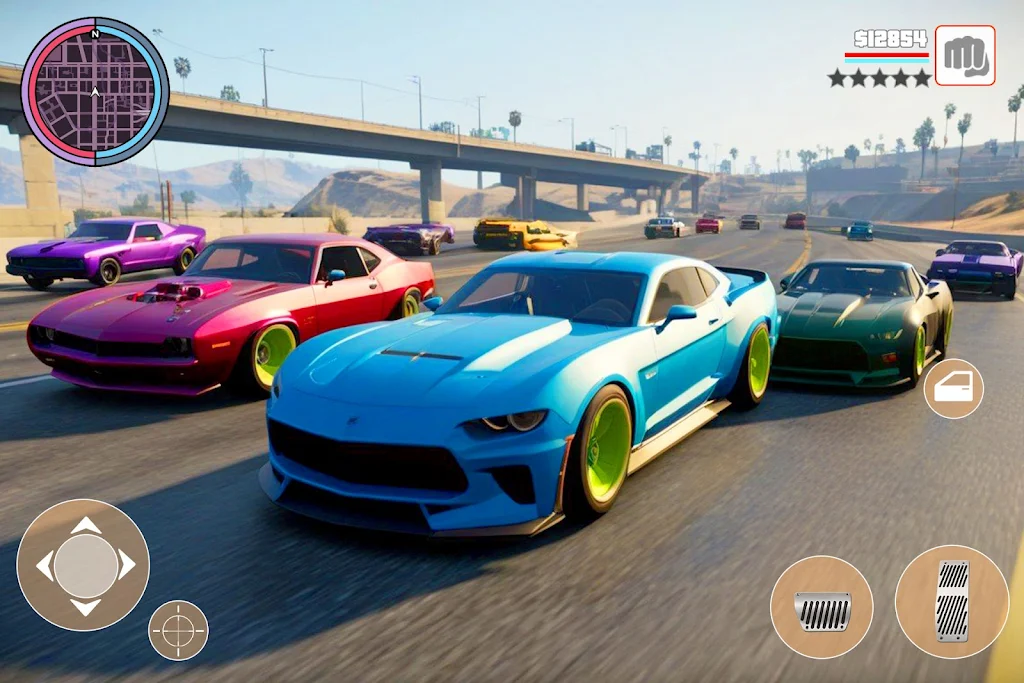The width and height of the screenshot is (1024, 683).
Task: Step on the gas pedal button
Action: [x=951, y=601]
